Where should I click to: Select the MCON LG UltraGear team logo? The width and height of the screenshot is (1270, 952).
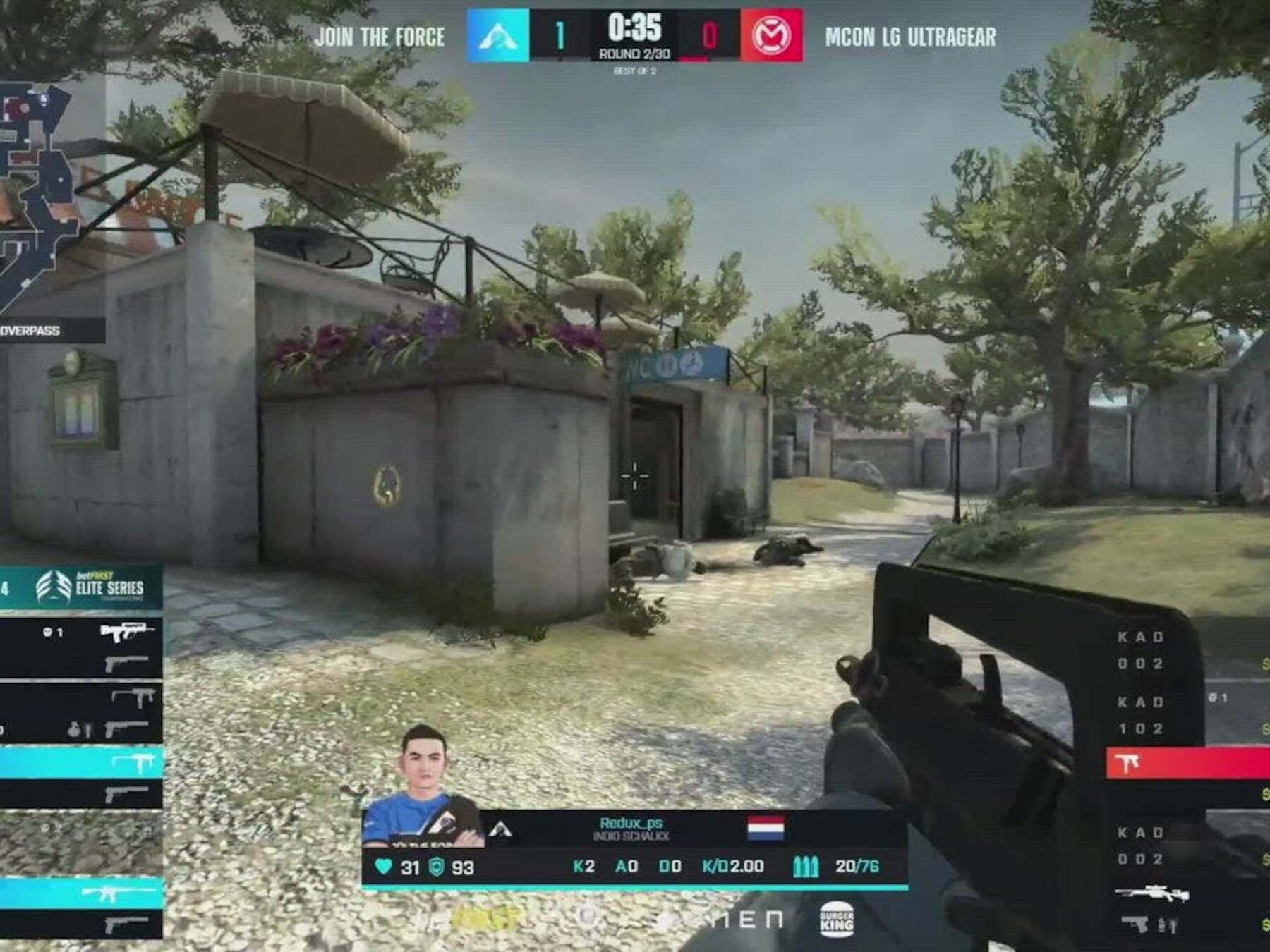tap(771, 35)
